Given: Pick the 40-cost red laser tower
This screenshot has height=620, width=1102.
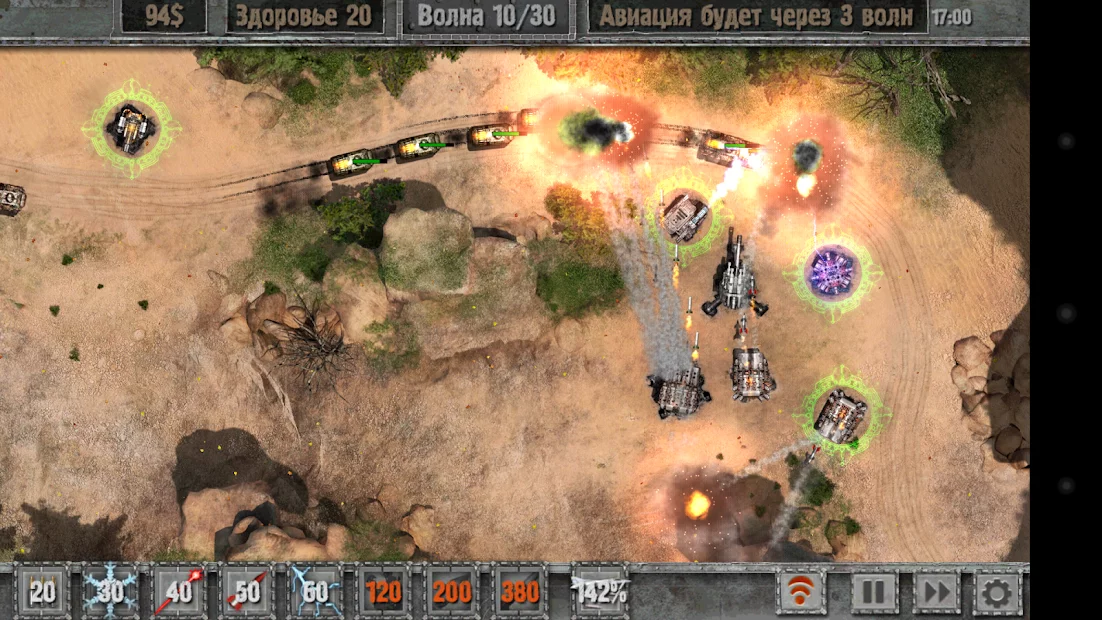Looking at the screenshot, I should click(179, 592).
